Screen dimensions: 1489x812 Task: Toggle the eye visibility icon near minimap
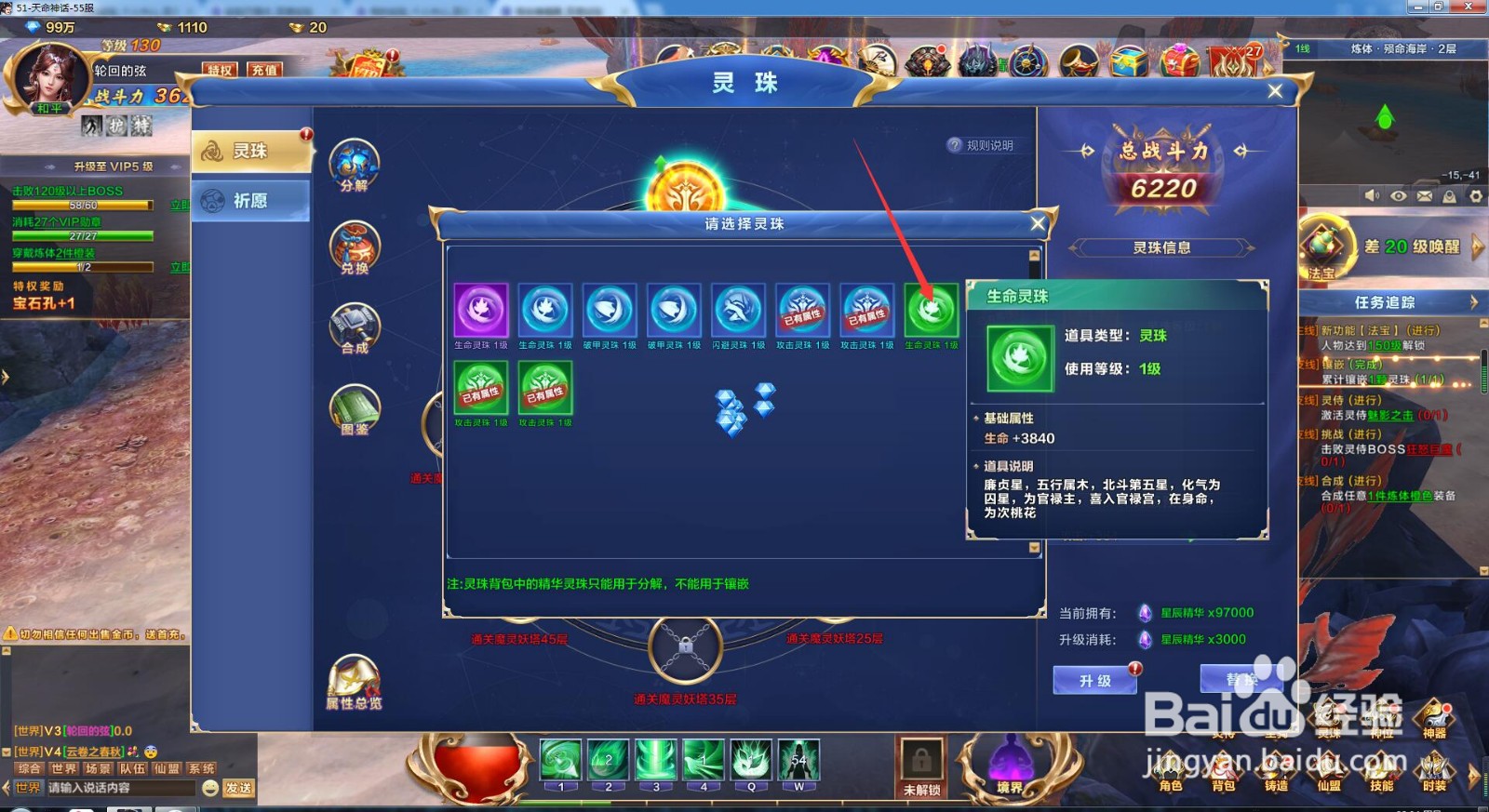(x=1398, y=197)
